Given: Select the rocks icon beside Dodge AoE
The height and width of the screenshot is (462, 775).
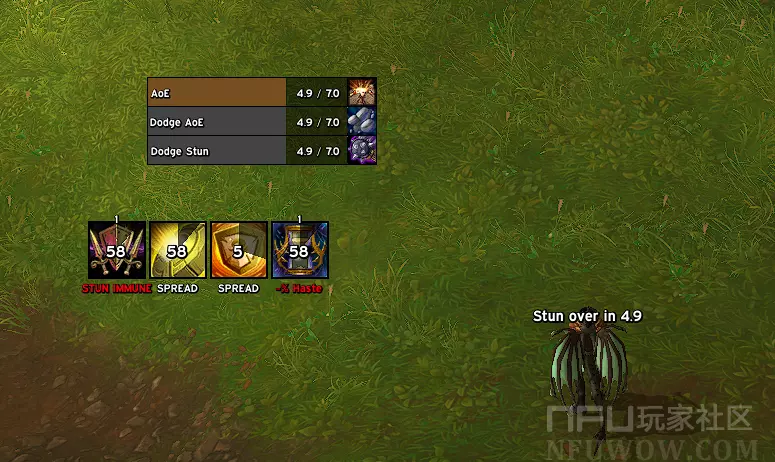Looking at the screenshot, I should click(362, 122).
